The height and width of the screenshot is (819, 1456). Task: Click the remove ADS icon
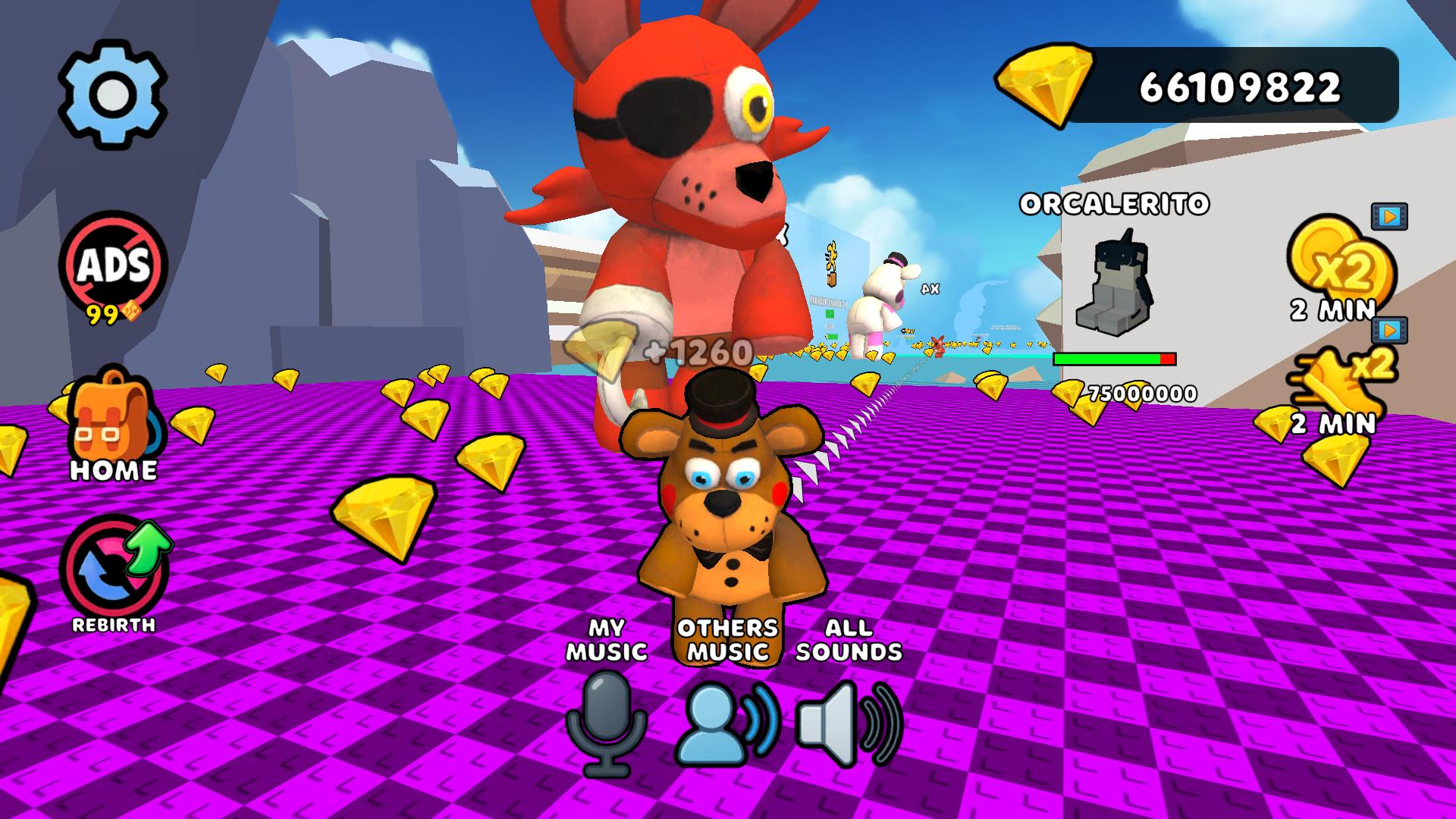click(x=112, y=265)
